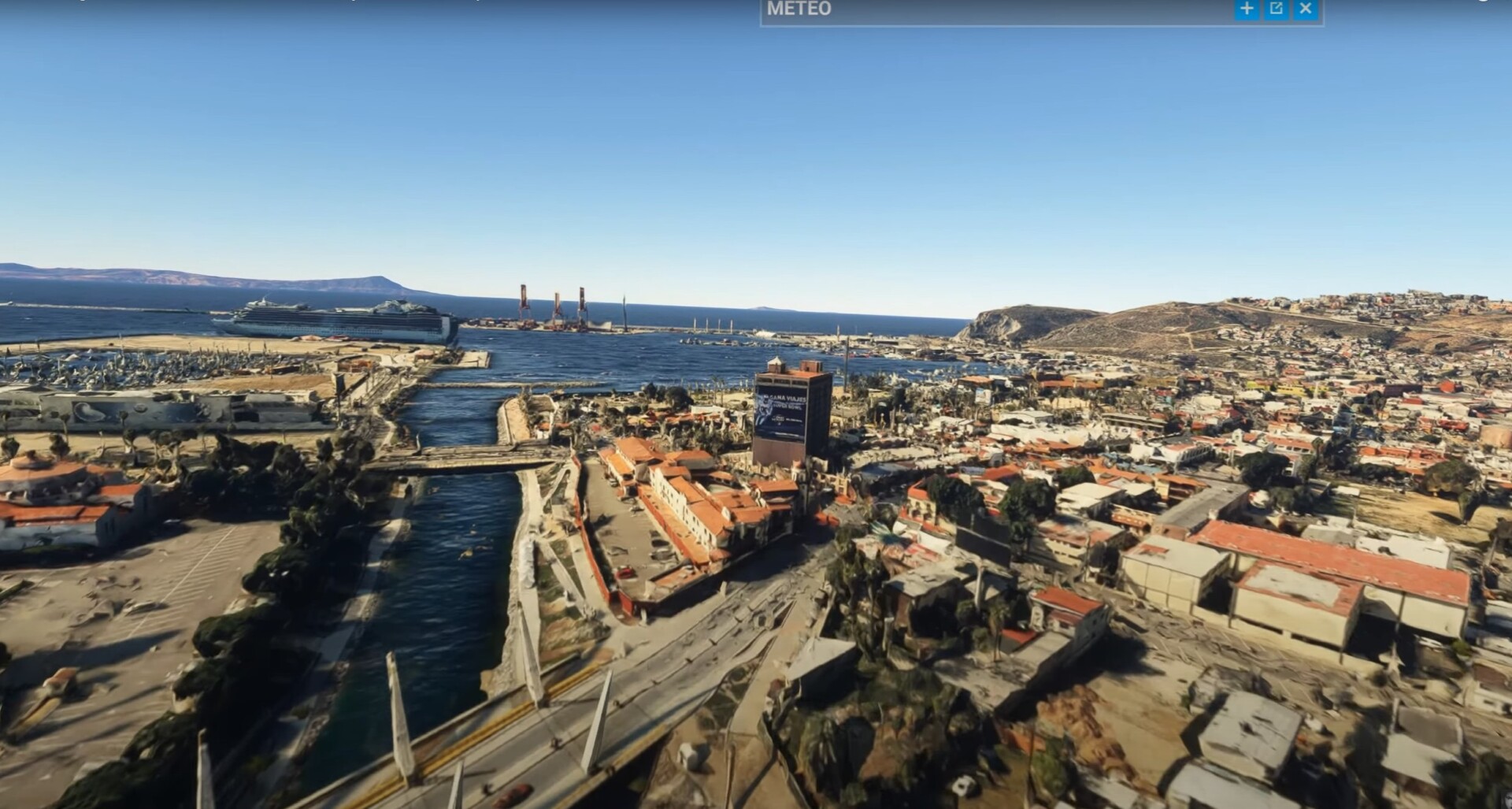This screenshot has height=809, width=1512.
Task: Click the plus button on METEO panel
Action: pos(1247,9)
